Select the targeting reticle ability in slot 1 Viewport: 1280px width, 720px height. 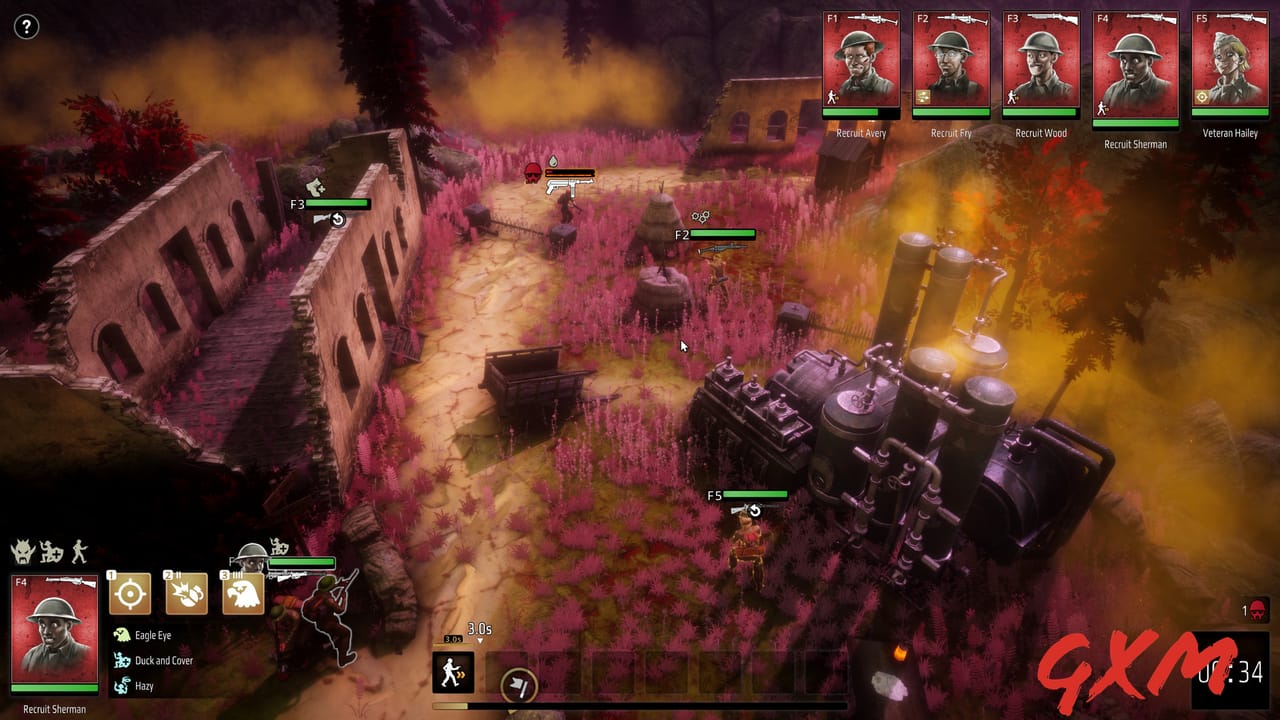click(x=130, y=593)
